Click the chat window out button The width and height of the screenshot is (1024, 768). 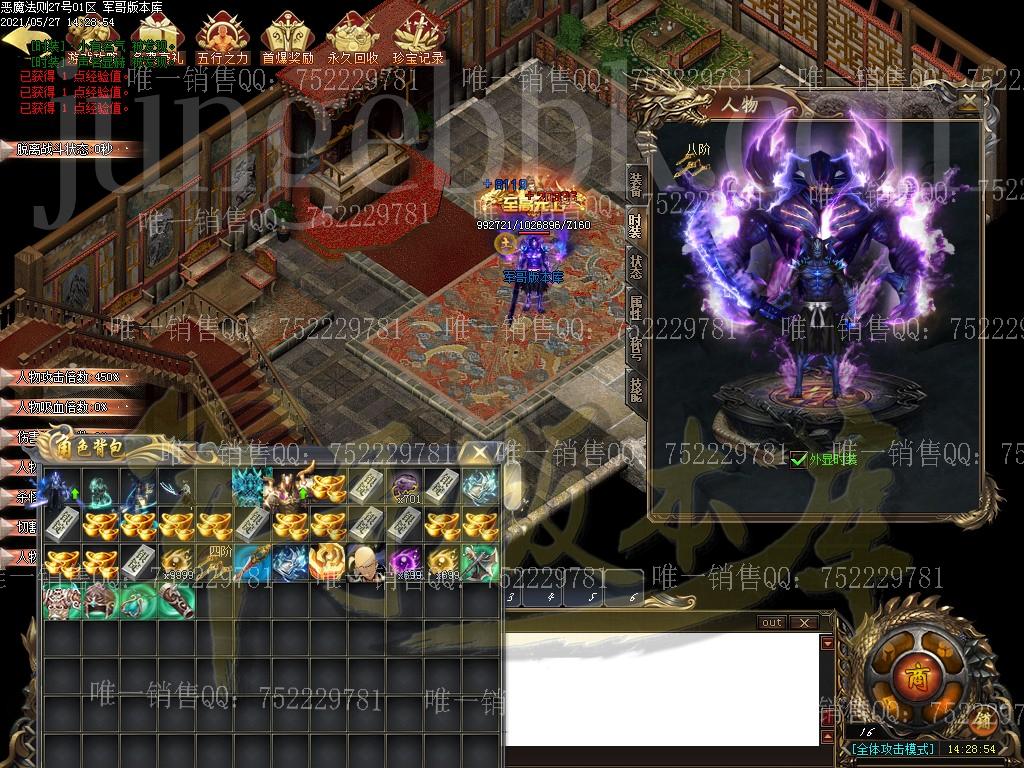pyautogui.click(x=772, y=622)
